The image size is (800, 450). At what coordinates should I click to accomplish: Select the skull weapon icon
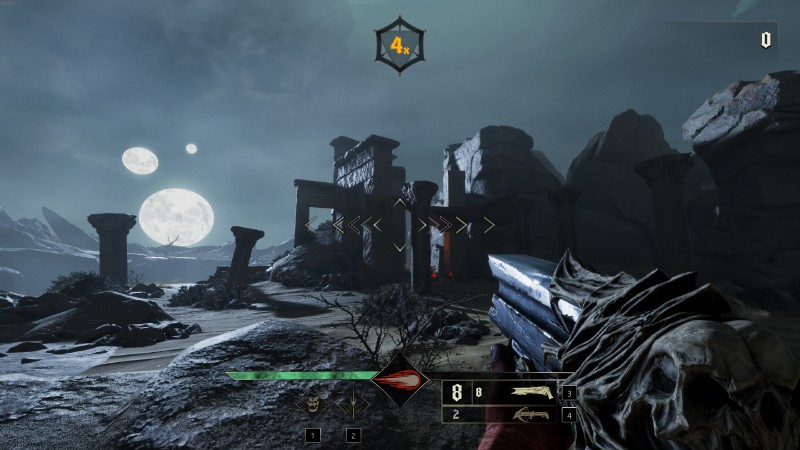pyautogui.click(x=313, y=406)
